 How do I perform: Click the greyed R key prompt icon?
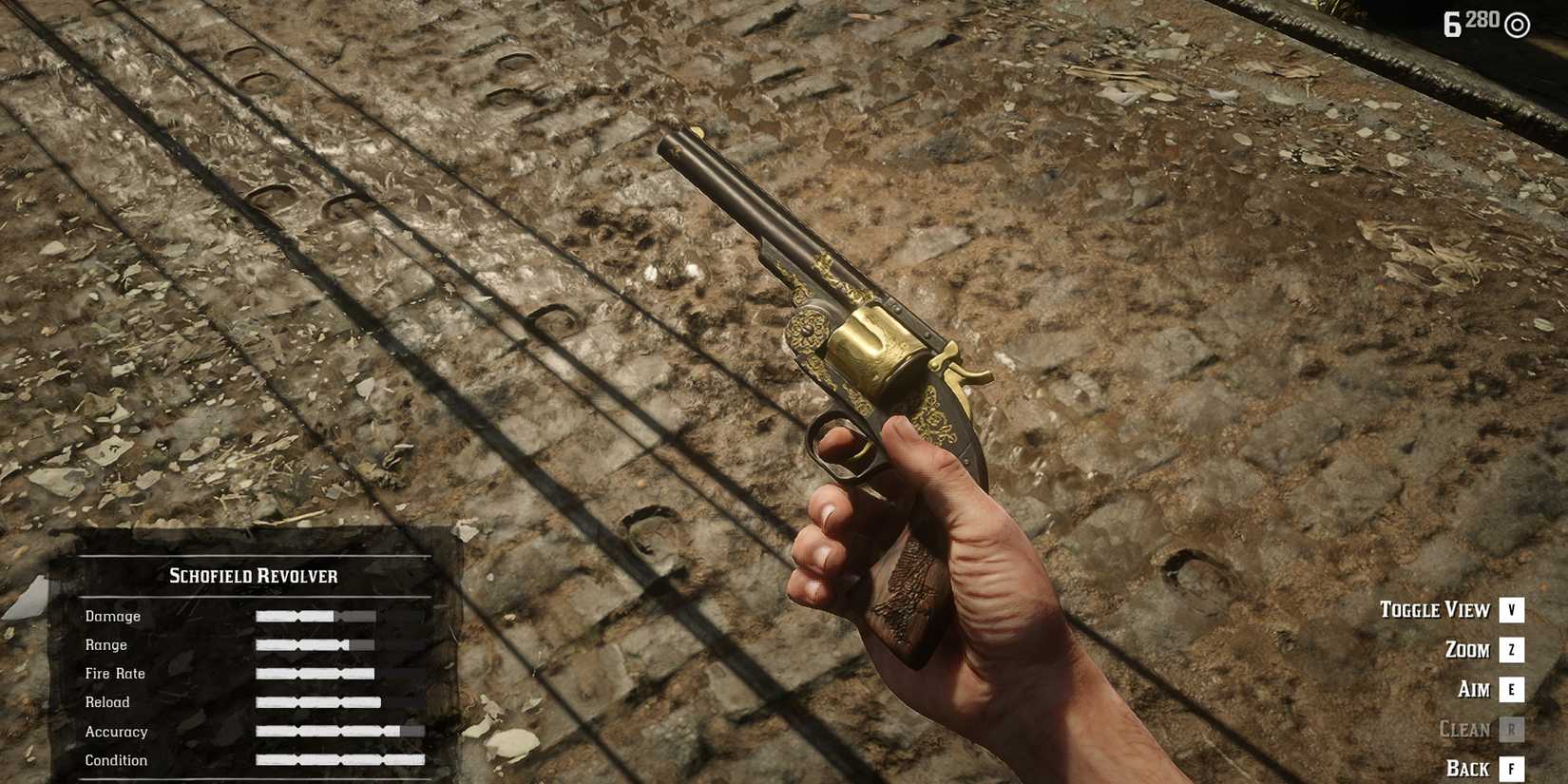(1509, 730)
